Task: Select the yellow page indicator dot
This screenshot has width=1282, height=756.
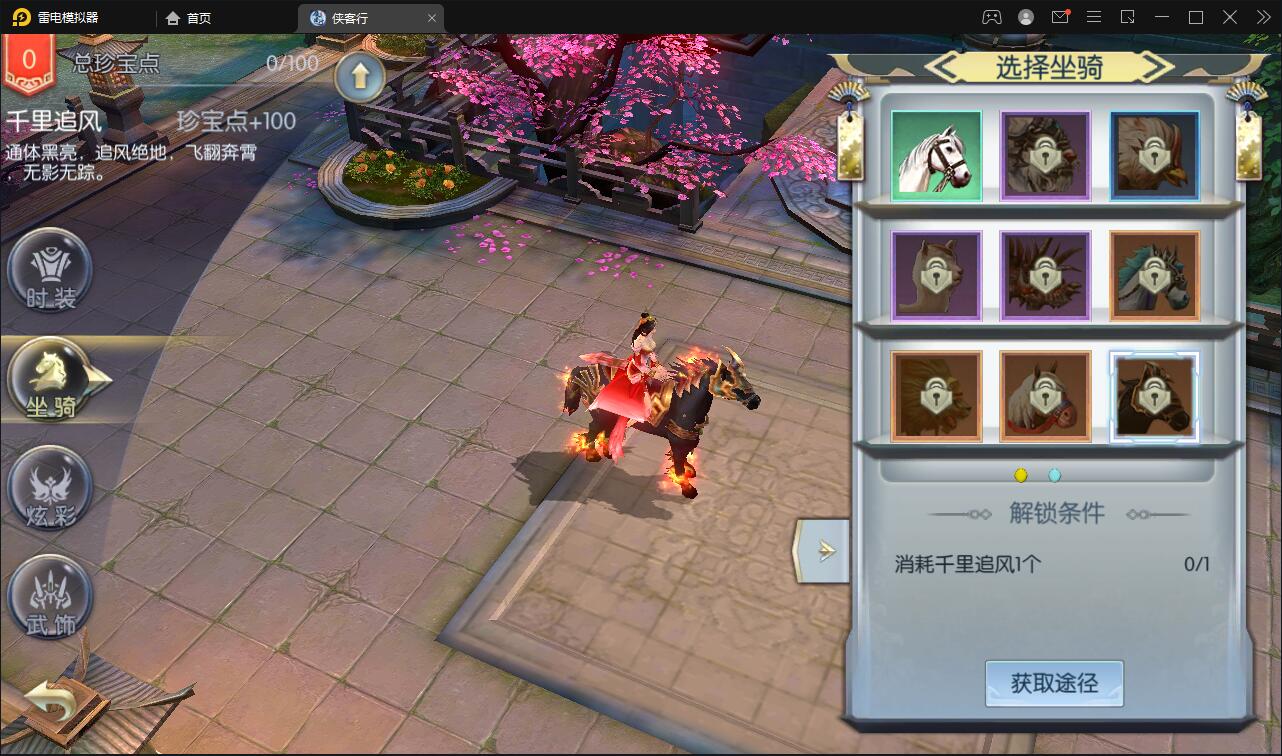Action: point(1019,475)
